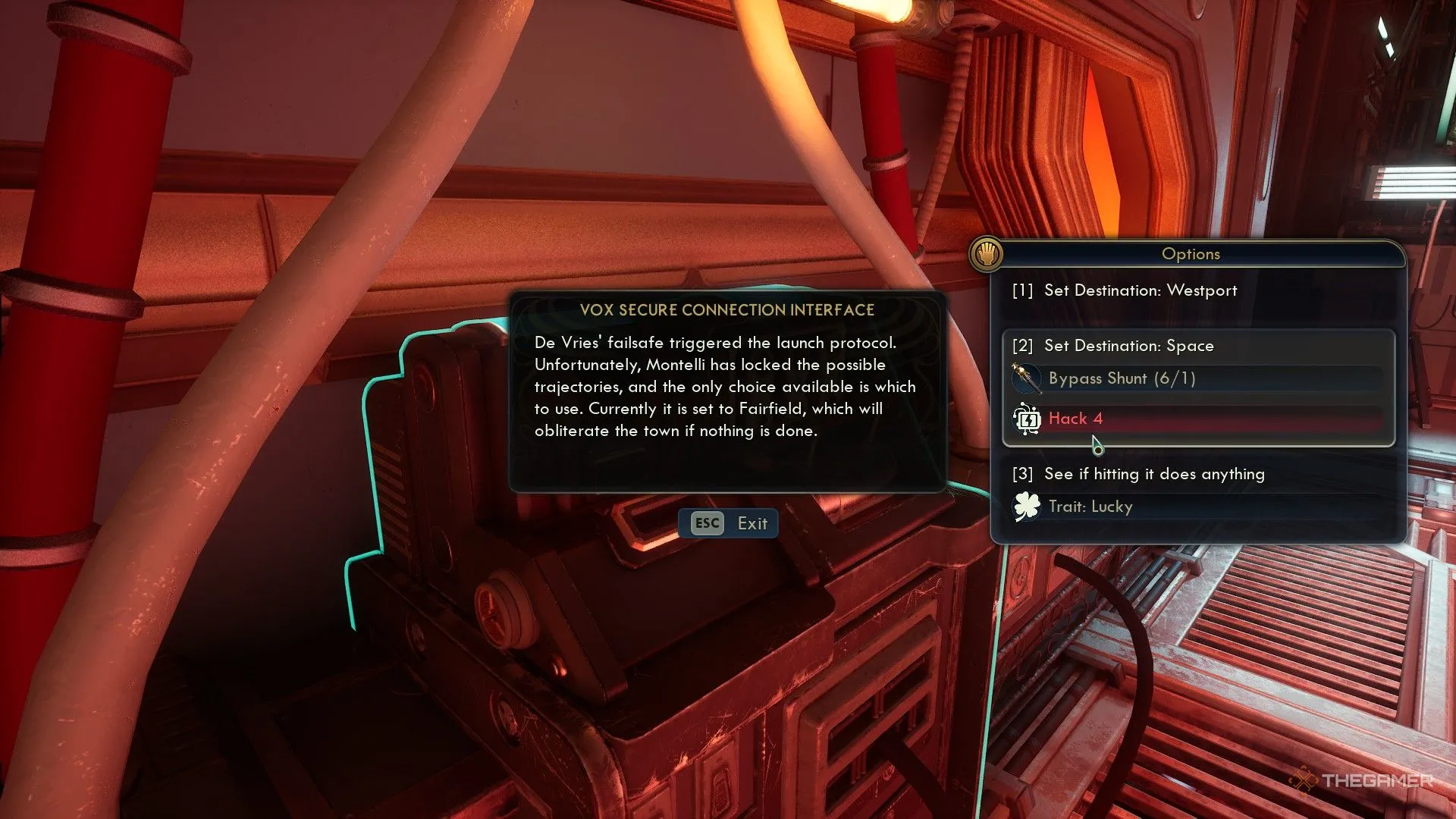Activate the highlighted Hack 4 choice
The width and height of the screenshot is (1456, 819).
[1075, 418]
